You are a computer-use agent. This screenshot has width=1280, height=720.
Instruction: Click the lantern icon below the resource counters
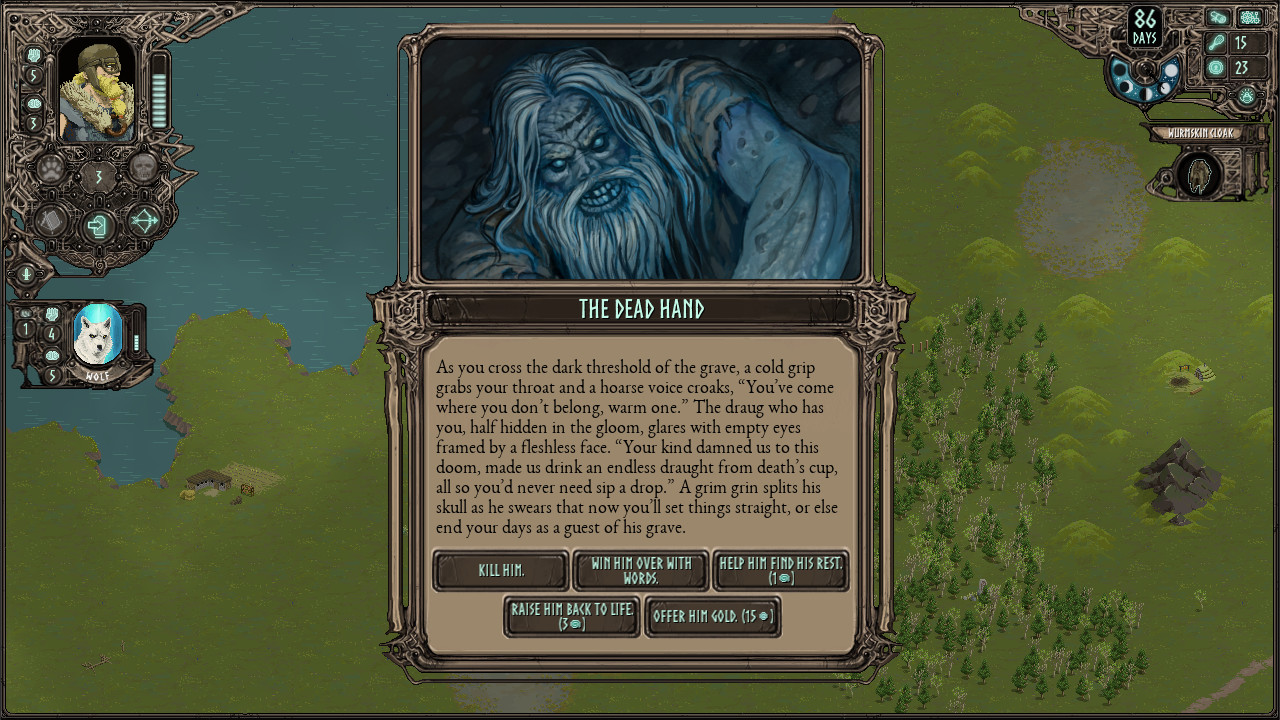coord(1247,95)
